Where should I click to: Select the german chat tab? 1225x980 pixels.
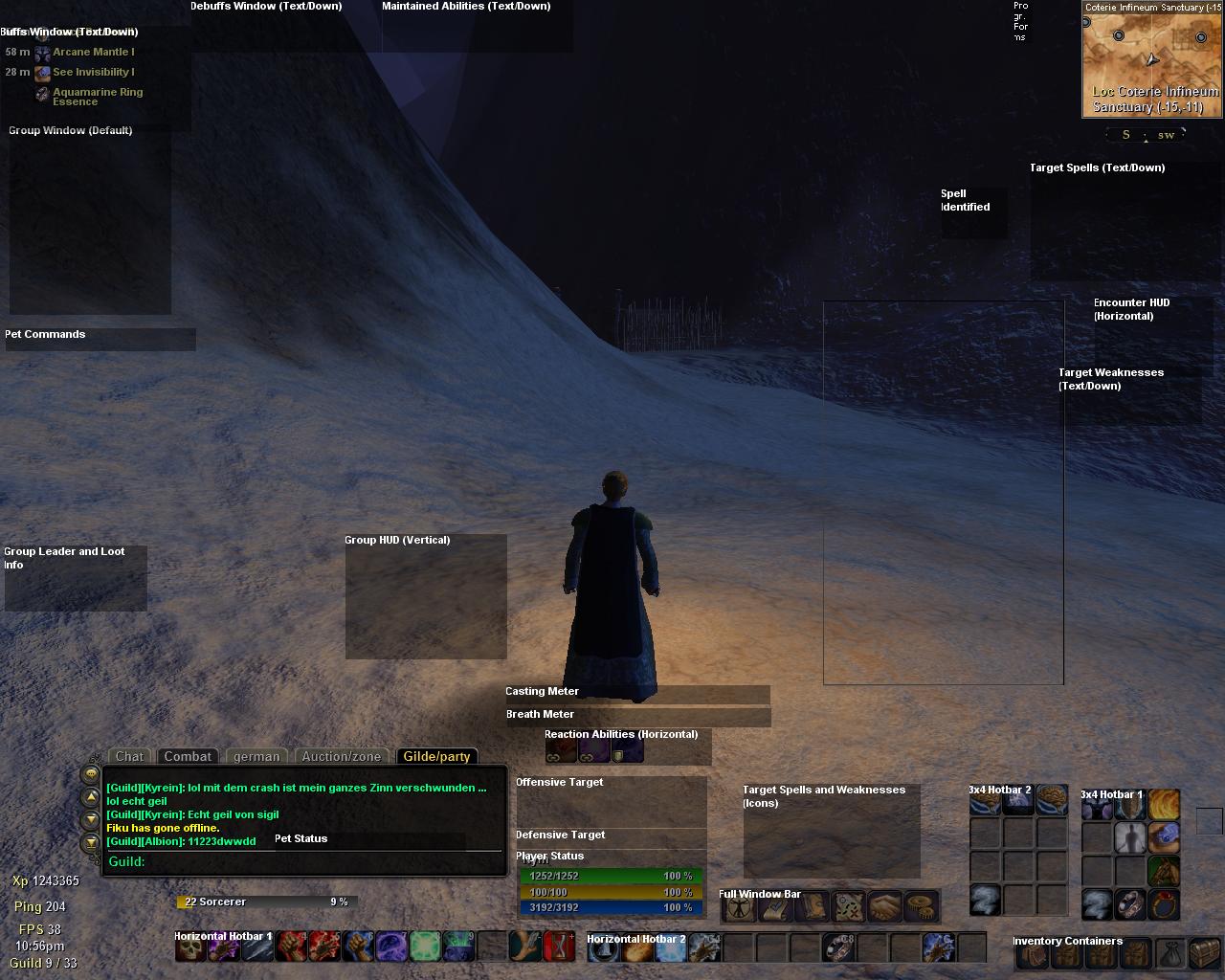tap(256, 756)
